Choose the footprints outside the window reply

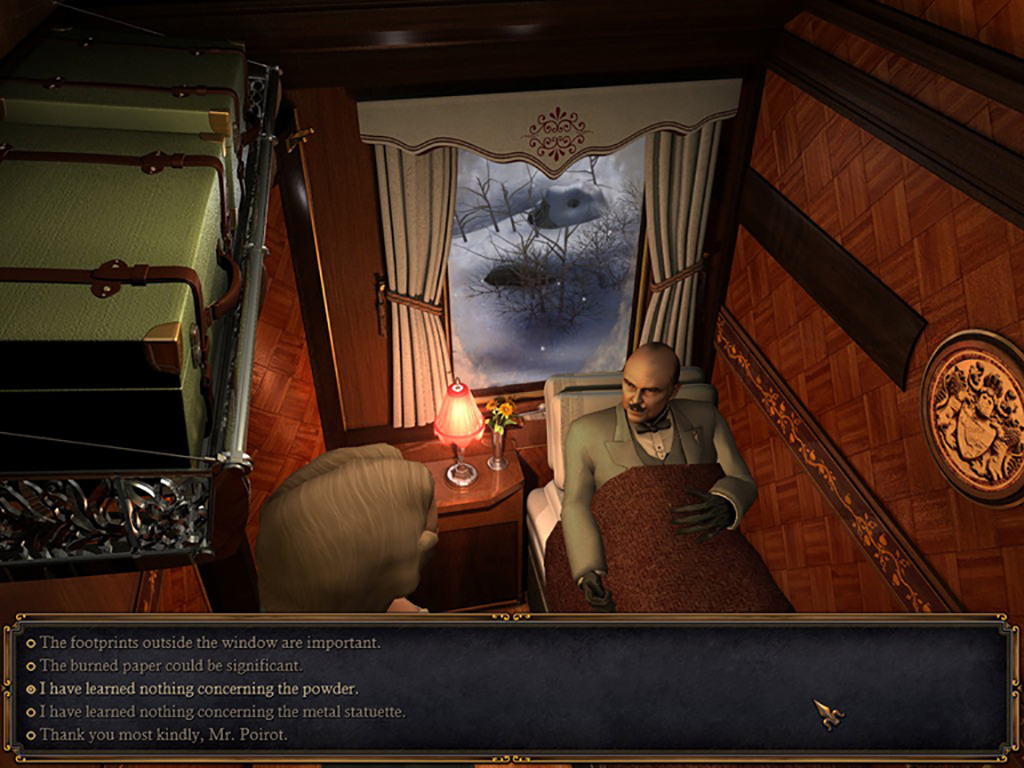coord(210,643)
